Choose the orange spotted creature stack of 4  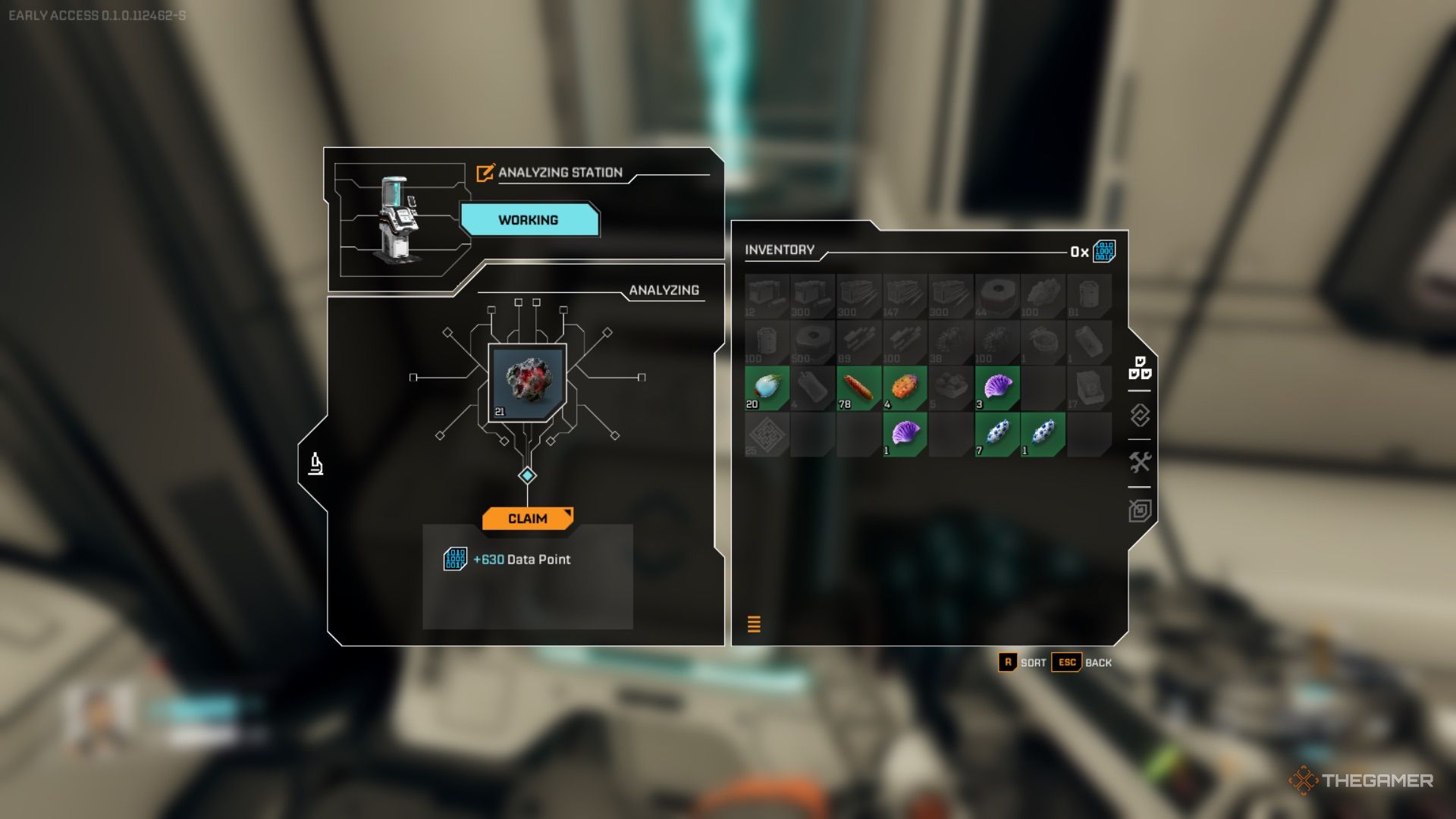[x=905, y=388]
